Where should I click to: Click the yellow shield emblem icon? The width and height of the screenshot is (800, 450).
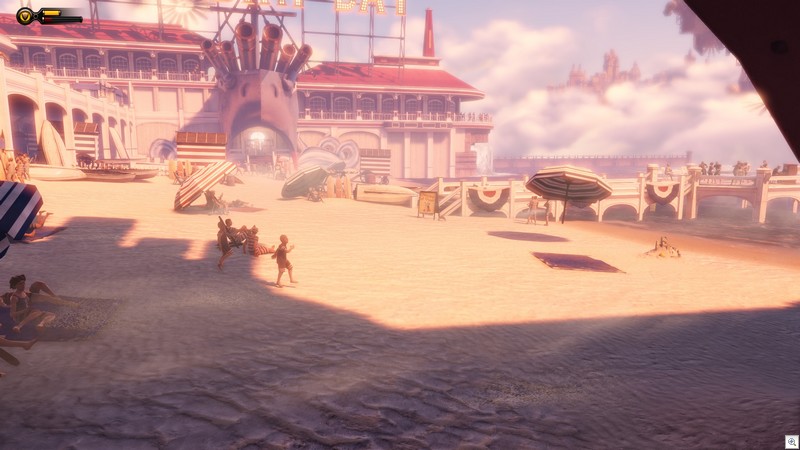[25, 15]
